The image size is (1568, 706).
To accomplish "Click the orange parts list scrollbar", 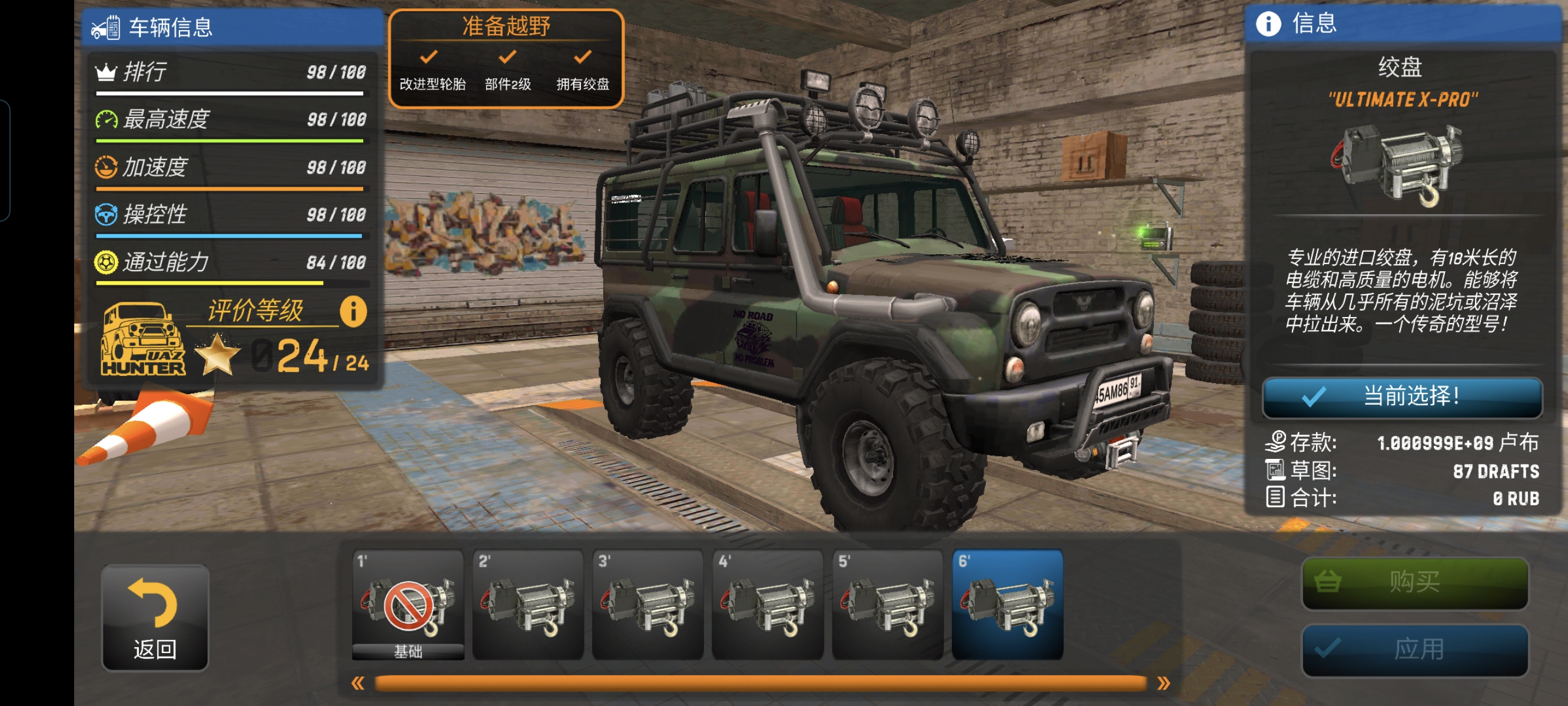I will click(x=760, y=684).
